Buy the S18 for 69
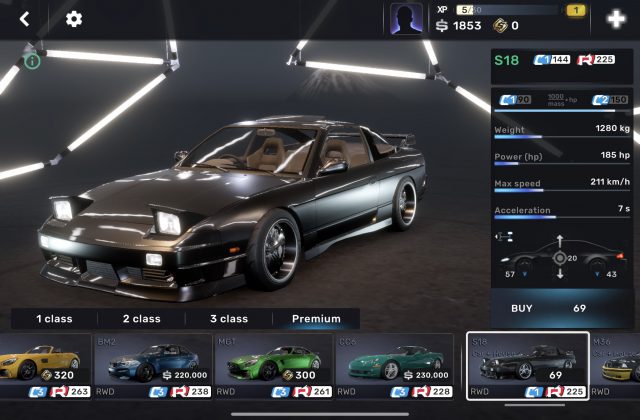 tap(564, 308)
